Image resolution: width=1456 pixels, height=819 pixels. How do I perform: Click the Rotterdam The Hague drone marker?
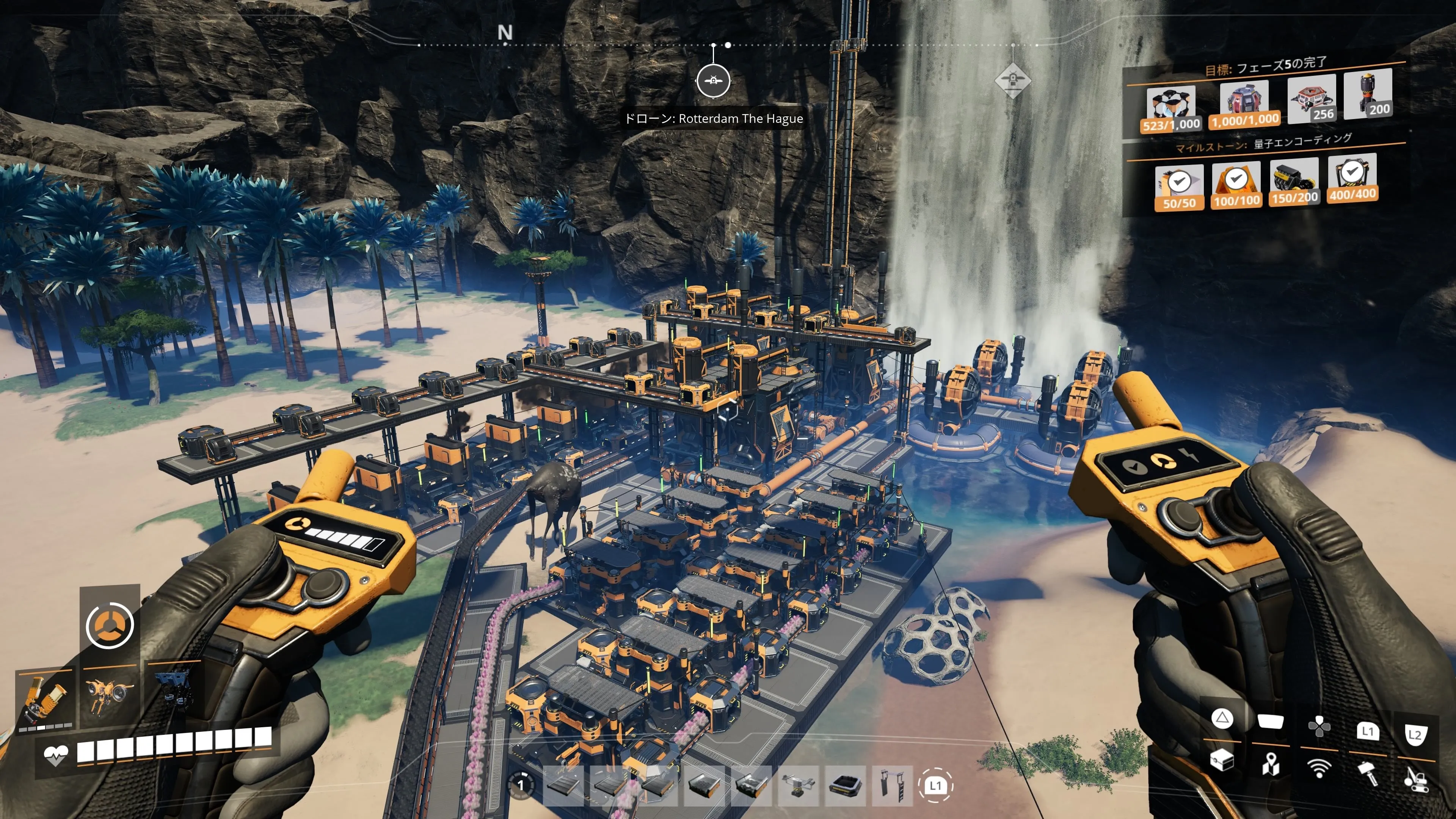(x=713, y=80)
